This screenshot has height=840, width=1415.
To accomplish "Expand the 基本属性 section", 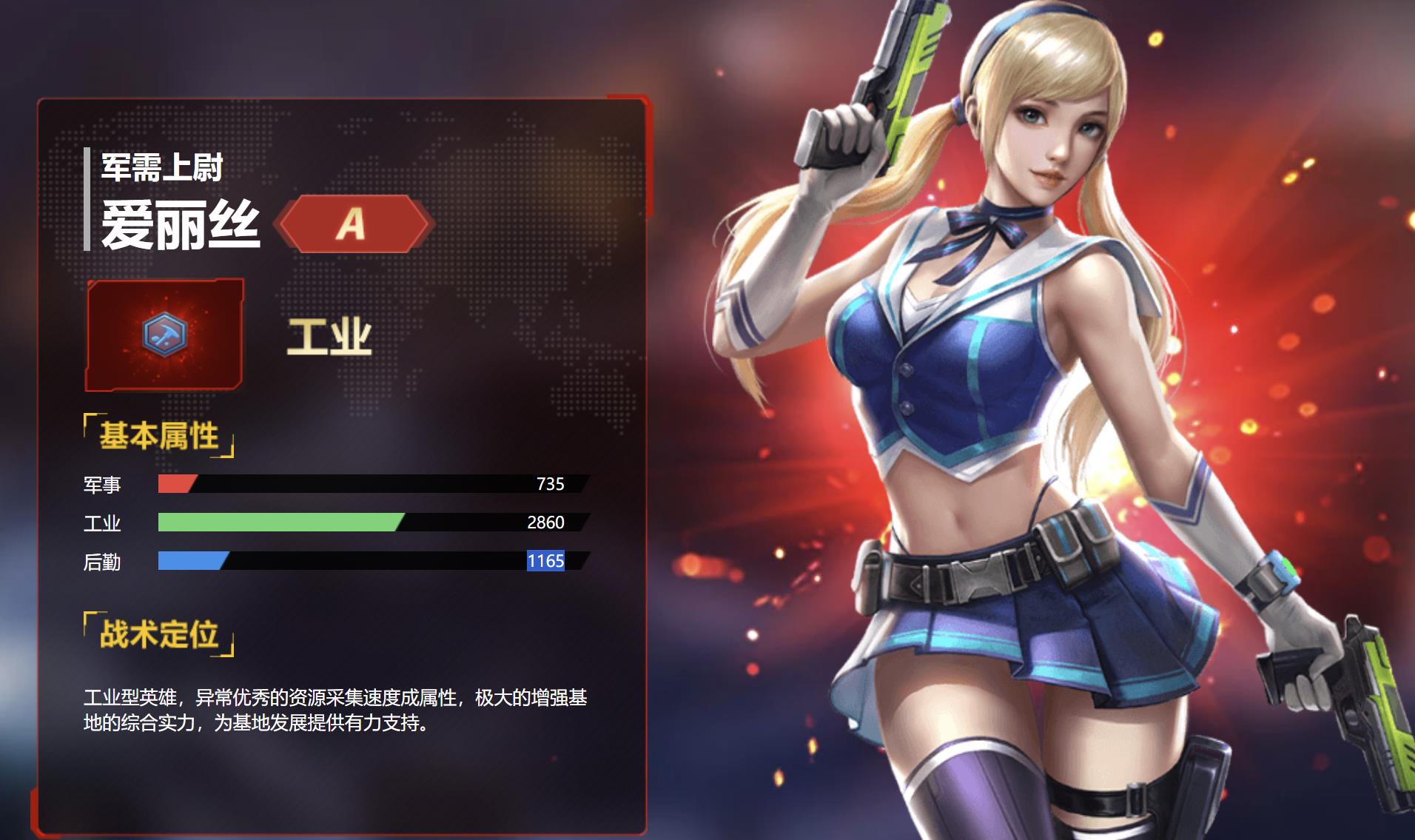I will (x=159, y=437).
